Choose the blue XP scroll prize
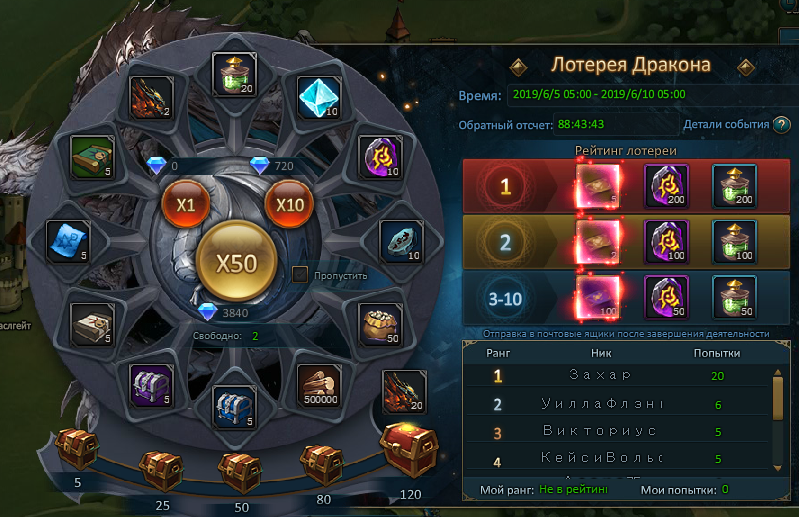The image size is (799, 517). pos(70,241)
